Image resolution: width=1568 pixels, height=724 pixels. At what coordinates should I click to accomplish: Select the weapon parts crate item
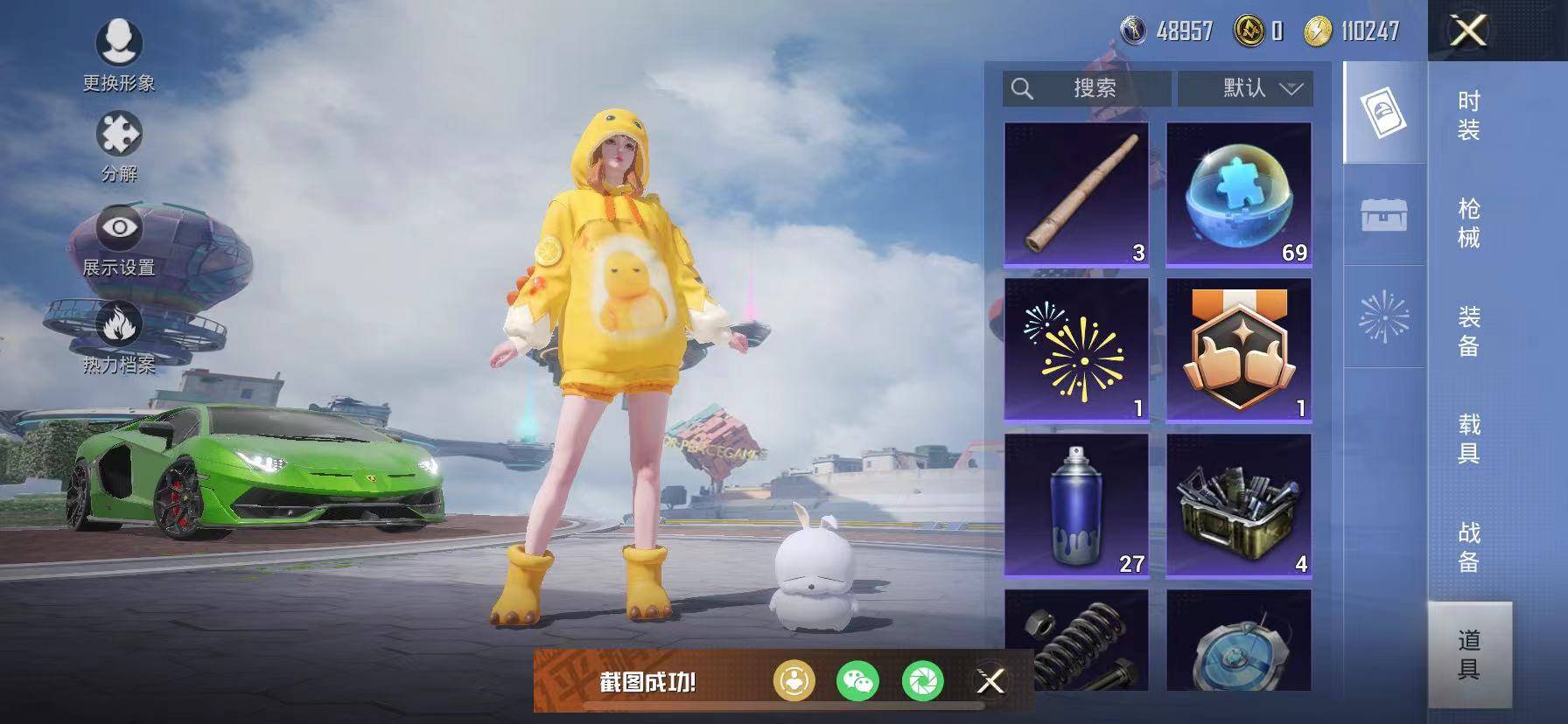point(1238,505)
